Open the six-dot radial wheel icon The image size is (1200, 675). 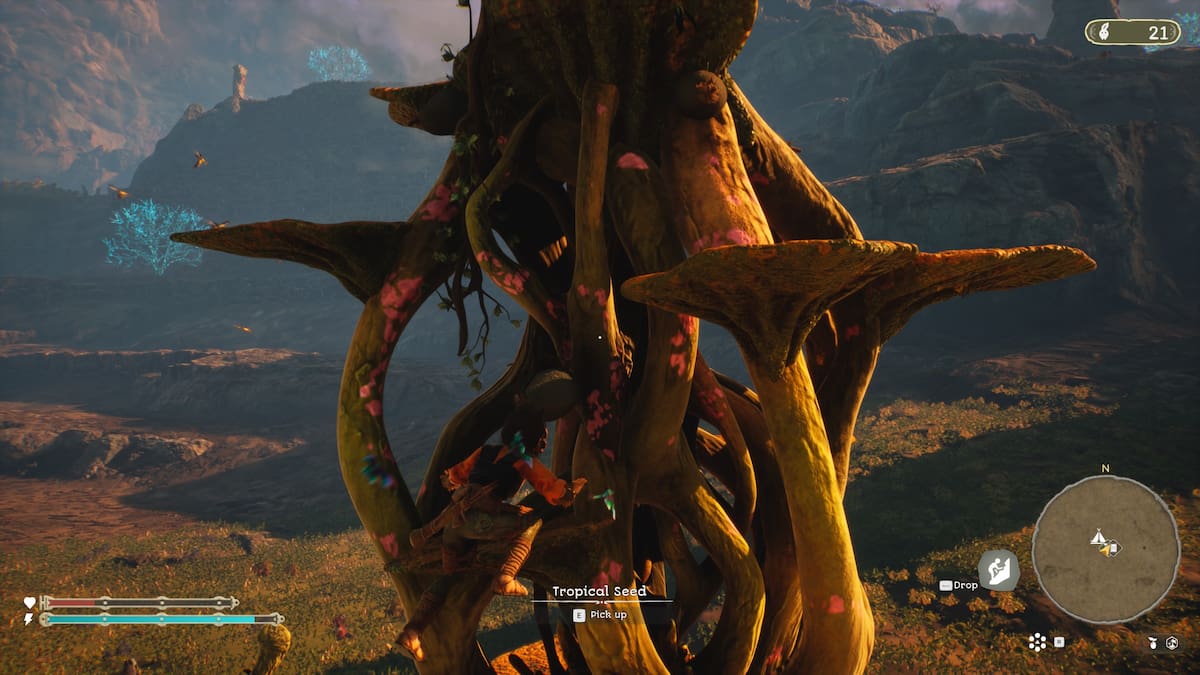1037,642
